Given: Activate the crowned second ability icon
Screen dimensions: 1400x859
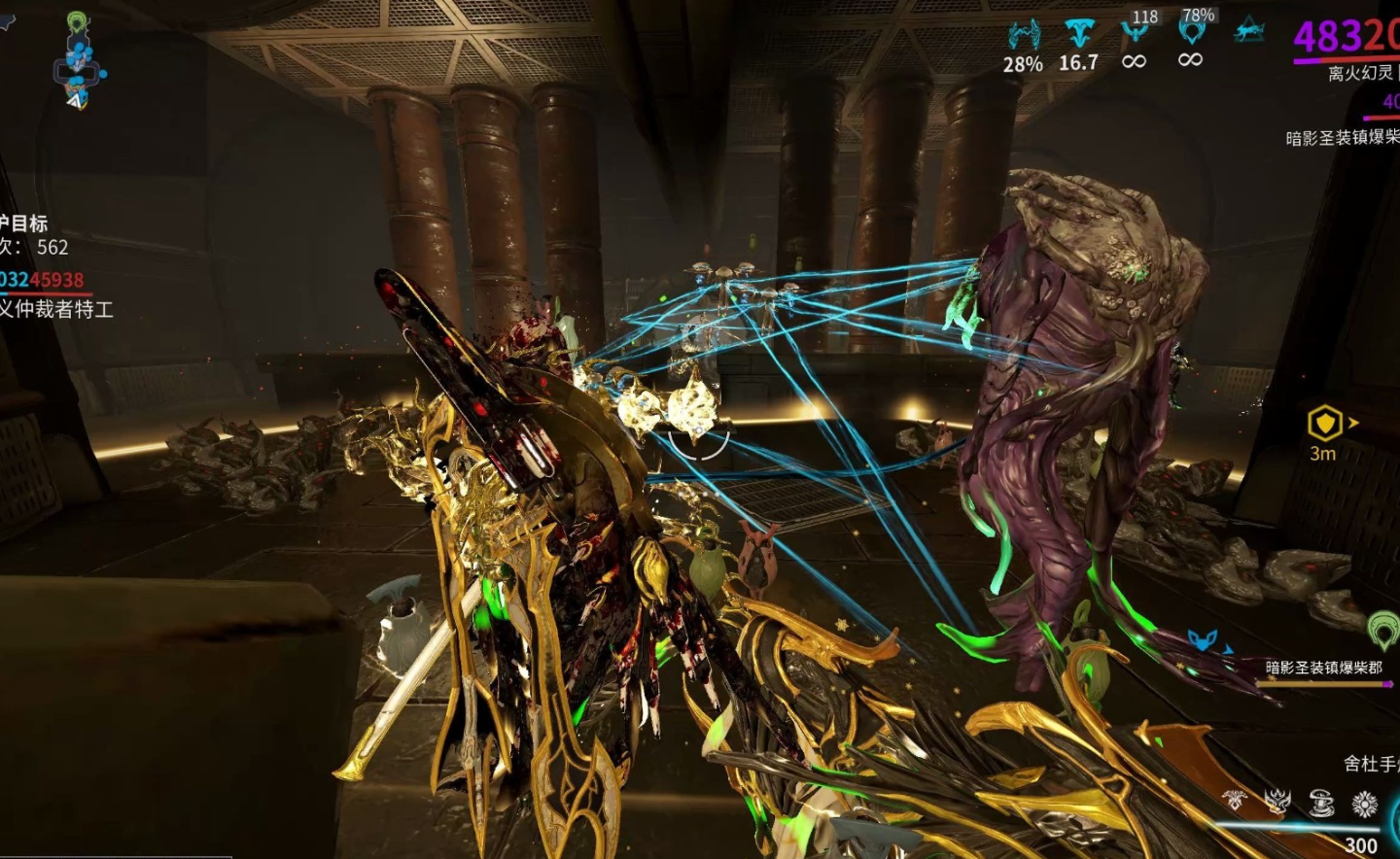Looking at the screenshot, I should (x=1277, y=802).
